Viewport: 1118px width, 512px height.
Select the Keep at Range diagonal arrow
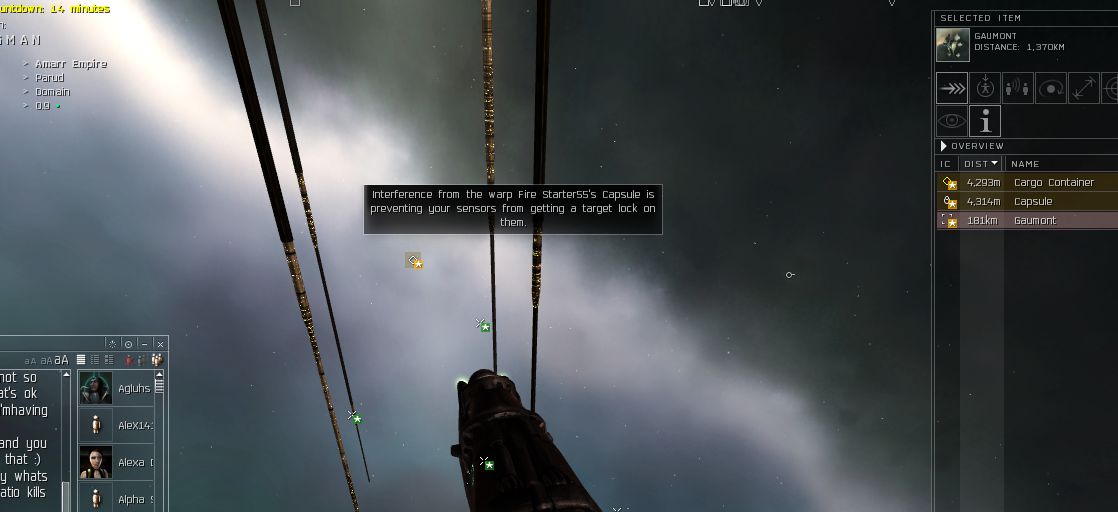click(1084, 88)
